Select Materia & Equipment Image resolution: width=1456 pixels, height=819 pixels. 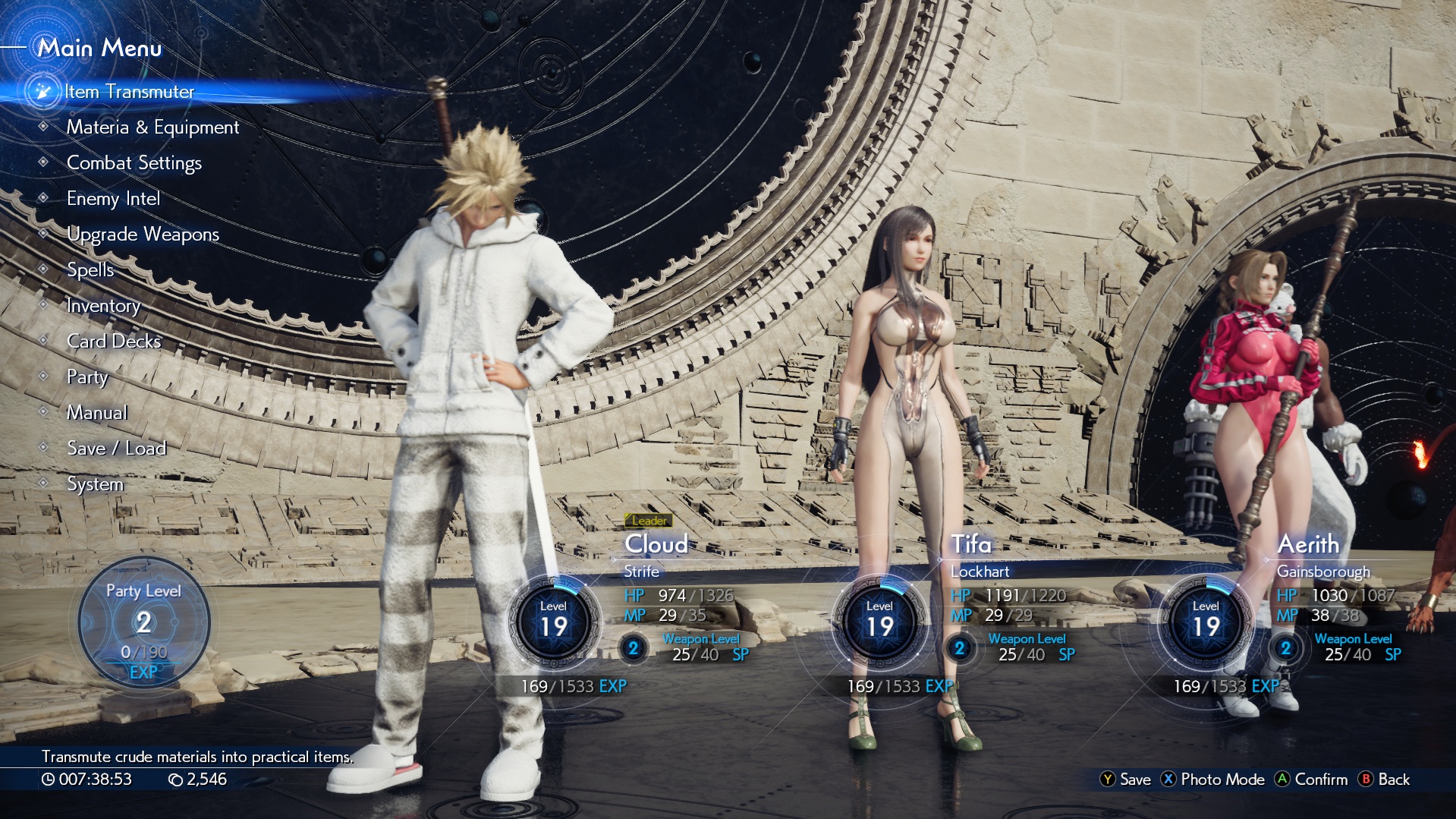click(x=153, y=128)
